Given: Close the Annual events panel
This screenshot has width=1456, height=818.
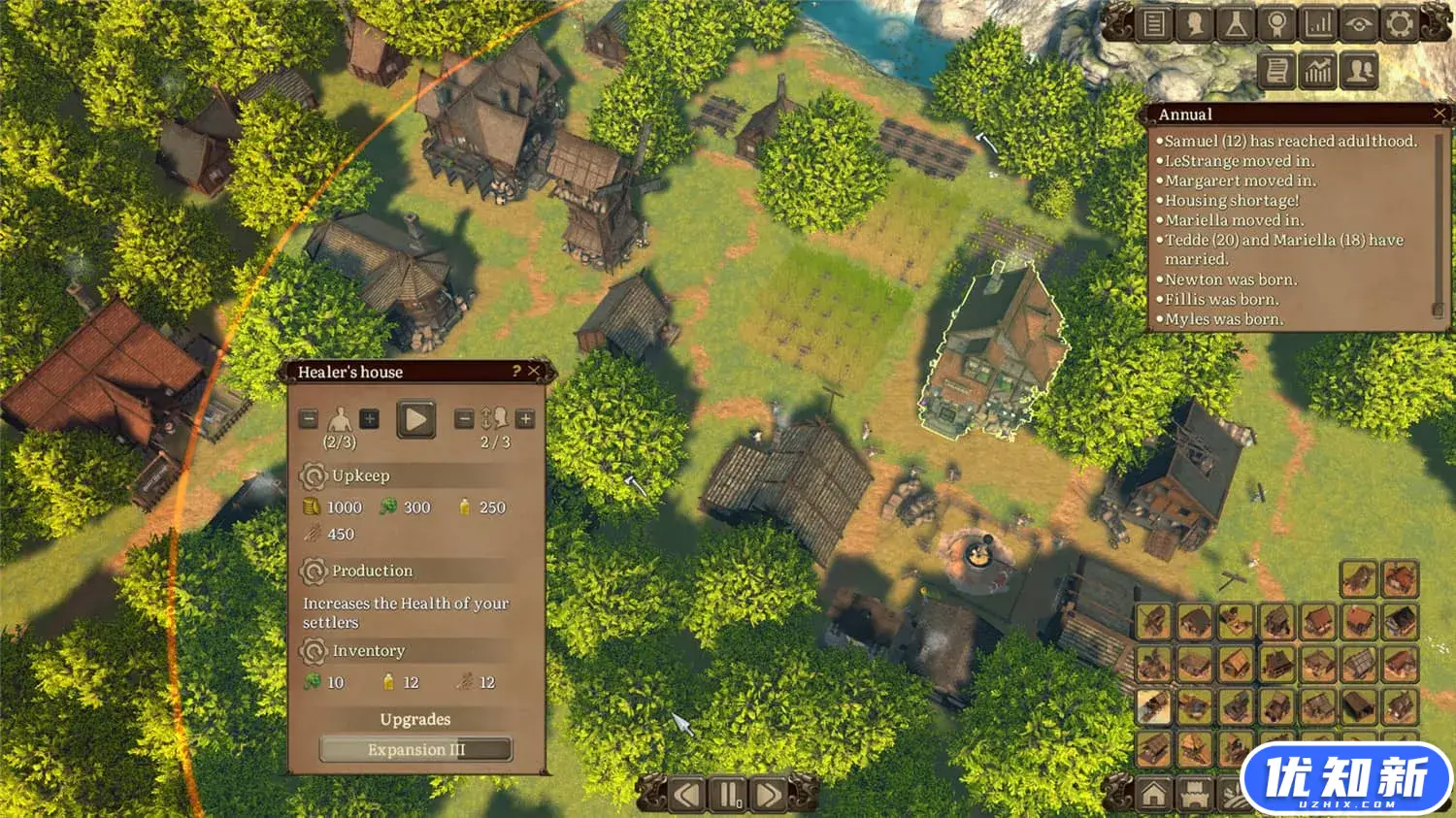Looking at the screenshot, I should [1439, 114].
